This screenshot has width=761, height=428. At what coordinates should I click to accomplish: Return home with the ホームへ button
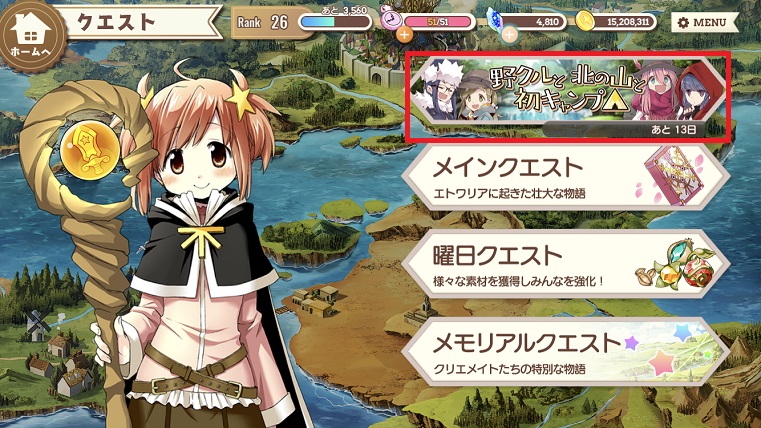click(32, 33)
